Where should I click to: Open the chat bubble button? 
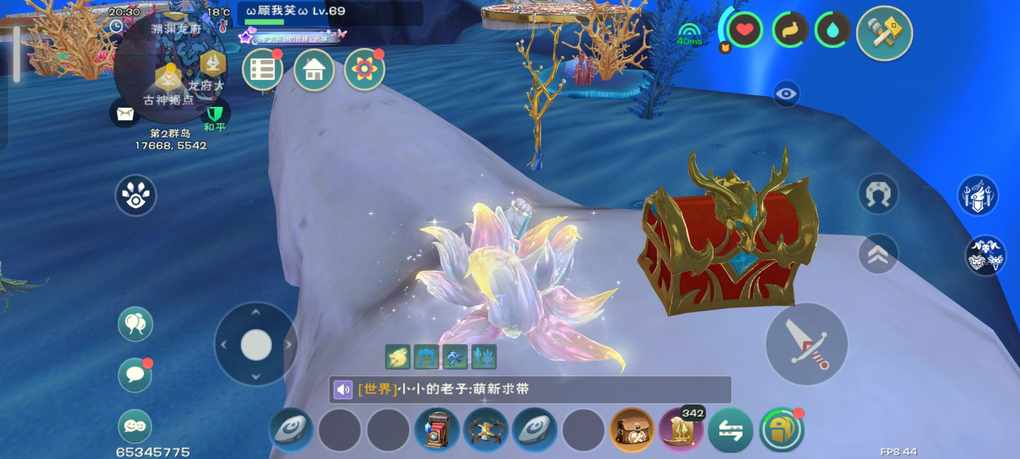[135, 374]
